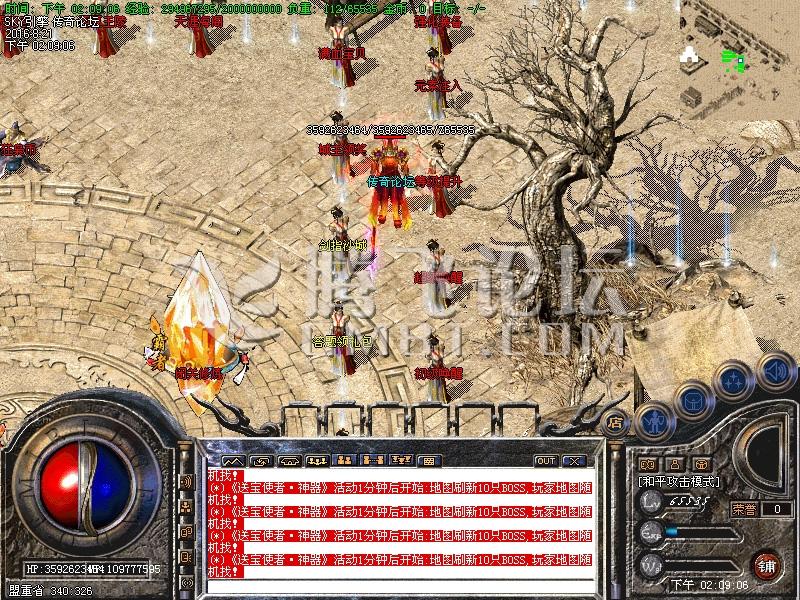800x600 pixels.
Task: Toggle the broadcast-waves chat channel side button
Action: click(186, 480)
